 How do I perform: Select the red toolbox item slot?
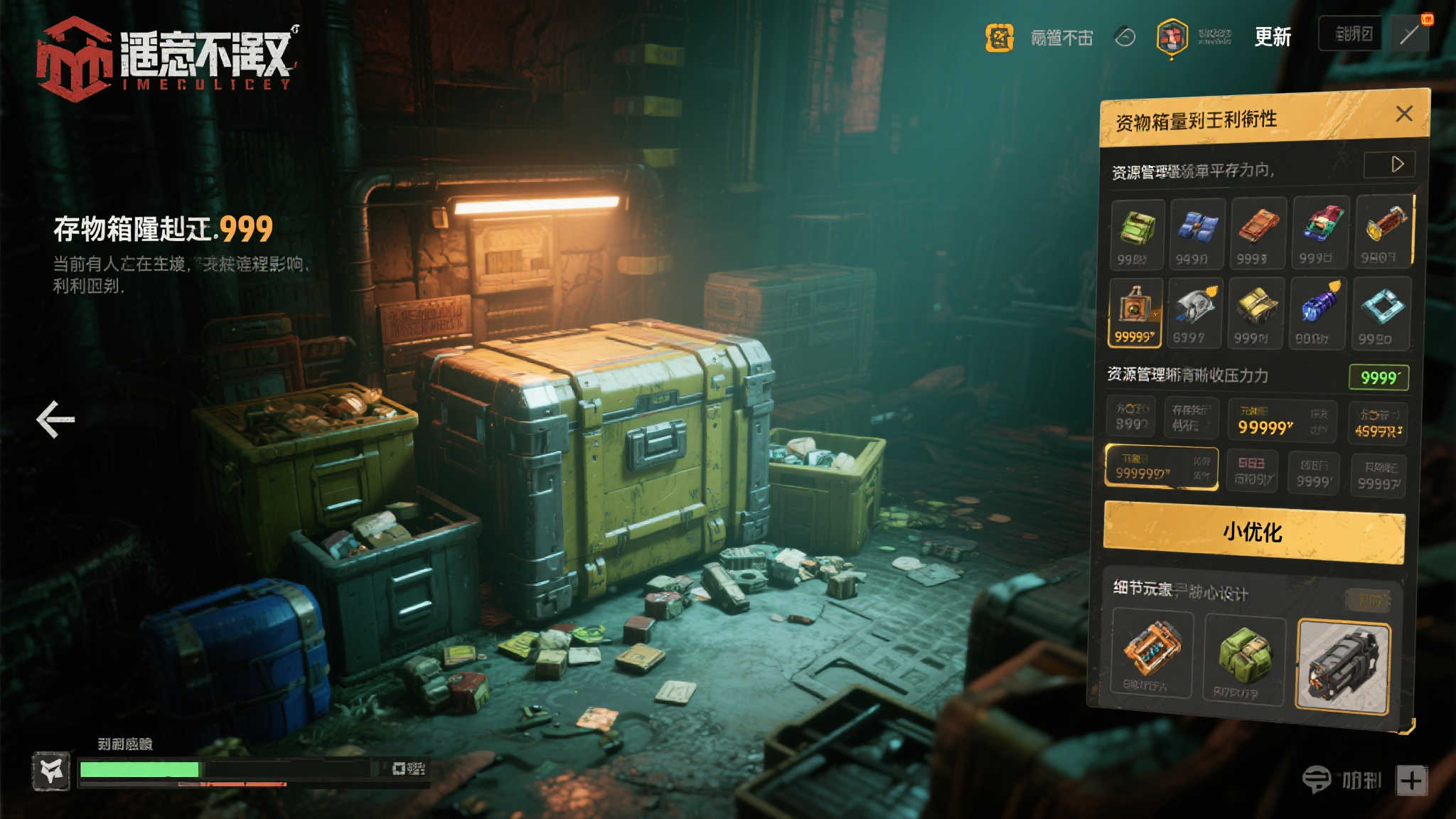click(1258, 232)
